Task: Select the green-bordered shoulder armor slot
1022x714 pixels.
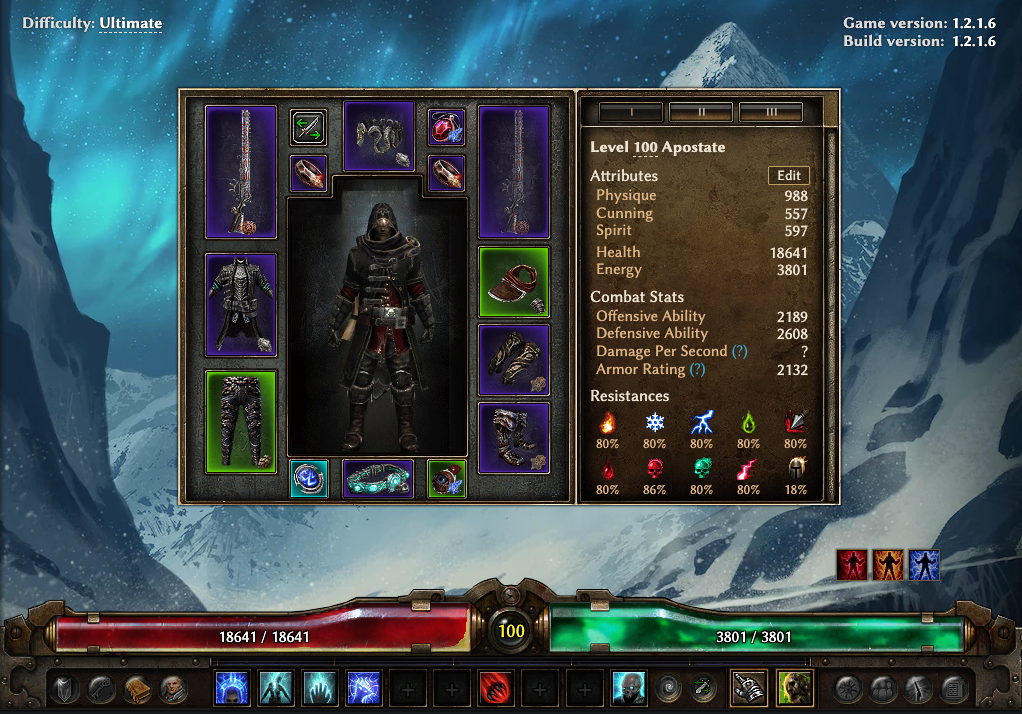Action: click(x=514, y=282)
